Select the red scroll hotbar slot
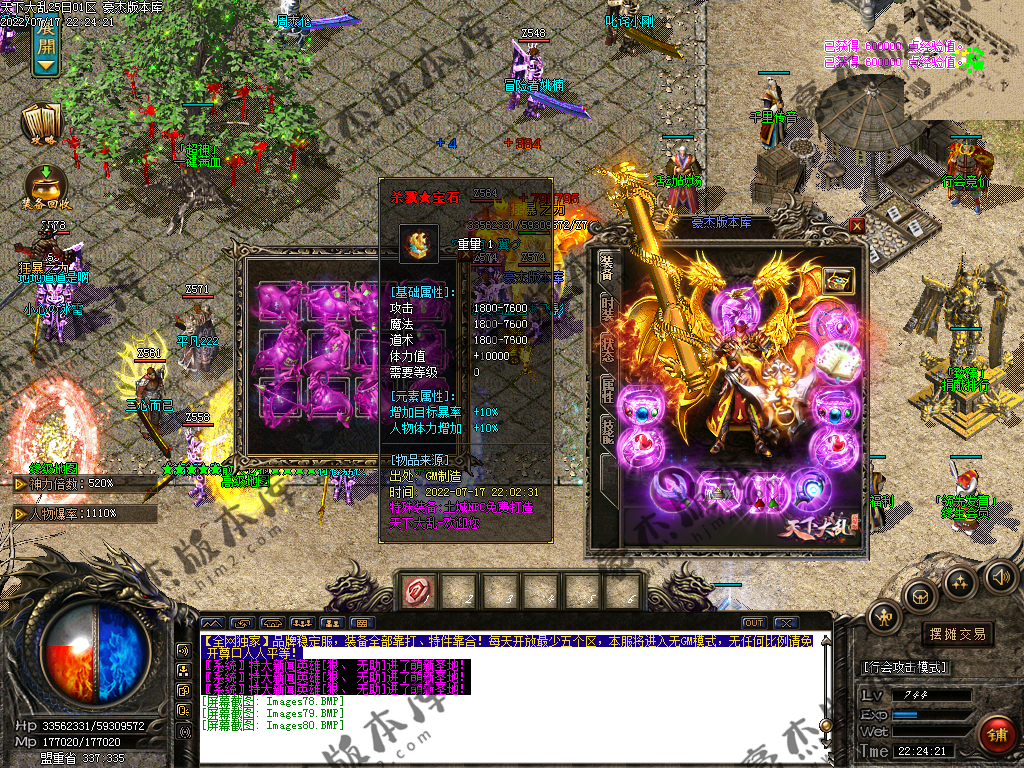 click(x=417, y=592)
